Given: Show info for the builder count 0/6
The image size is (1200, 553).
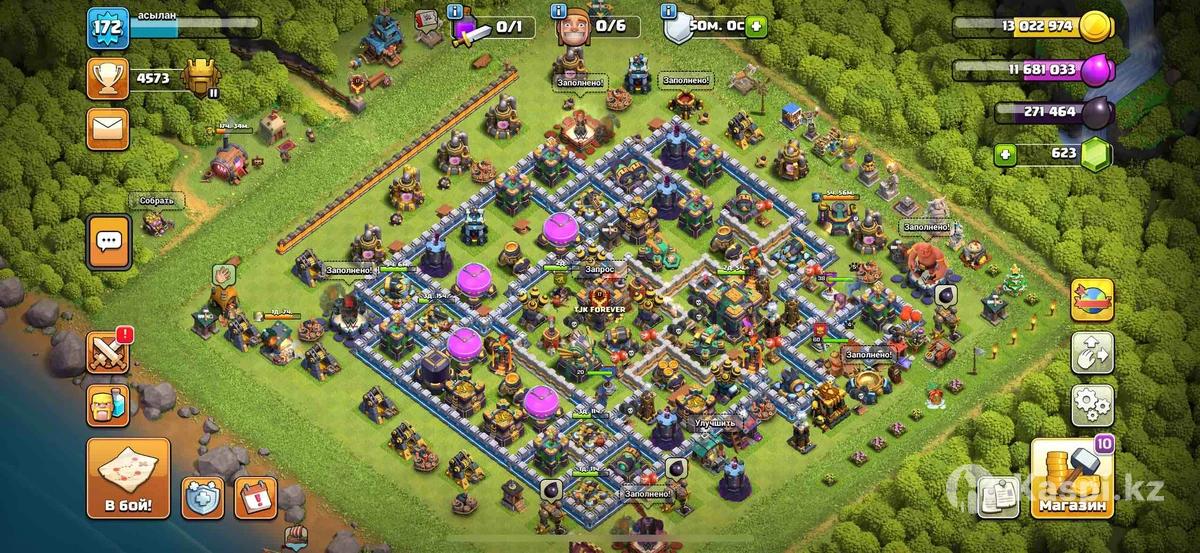Looking at the screenshot, I should coord(558,11).
